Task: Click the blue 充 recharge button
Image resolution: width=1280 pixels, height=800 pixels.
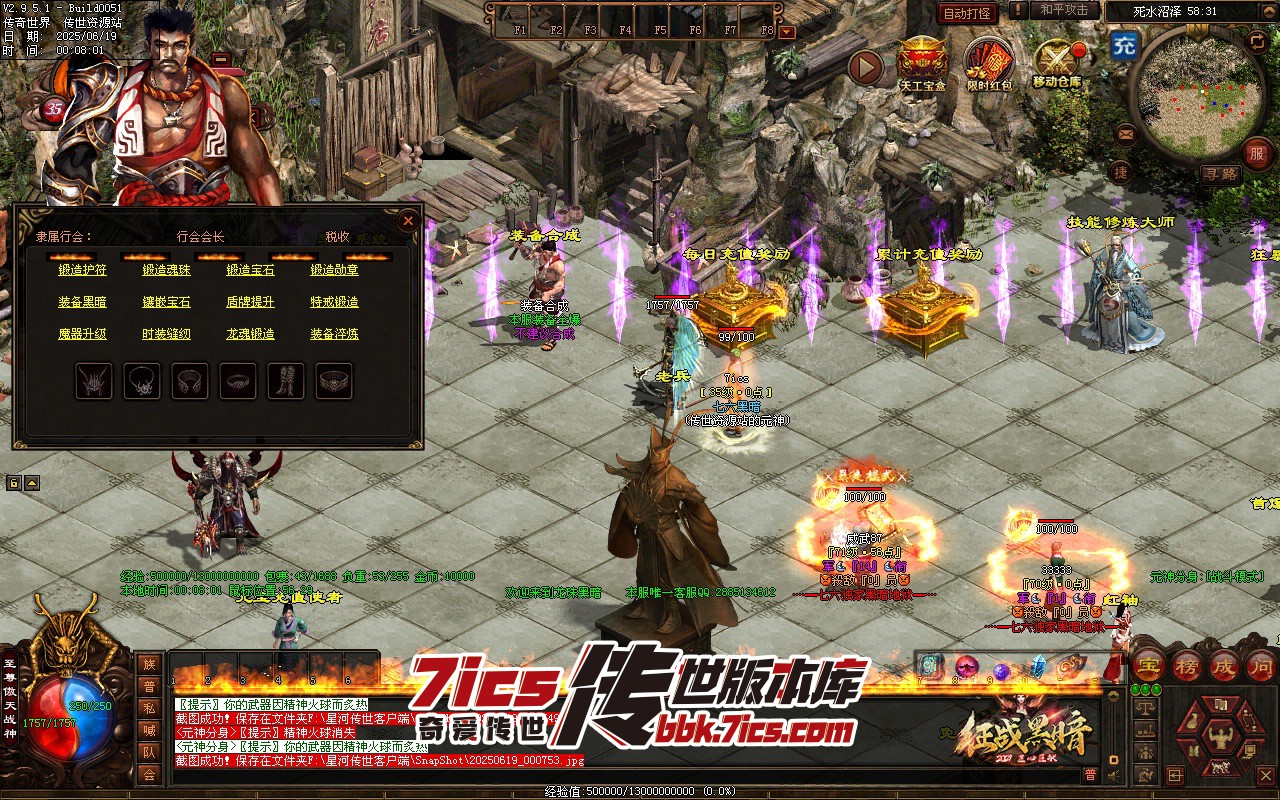Action: [1124, 46]
